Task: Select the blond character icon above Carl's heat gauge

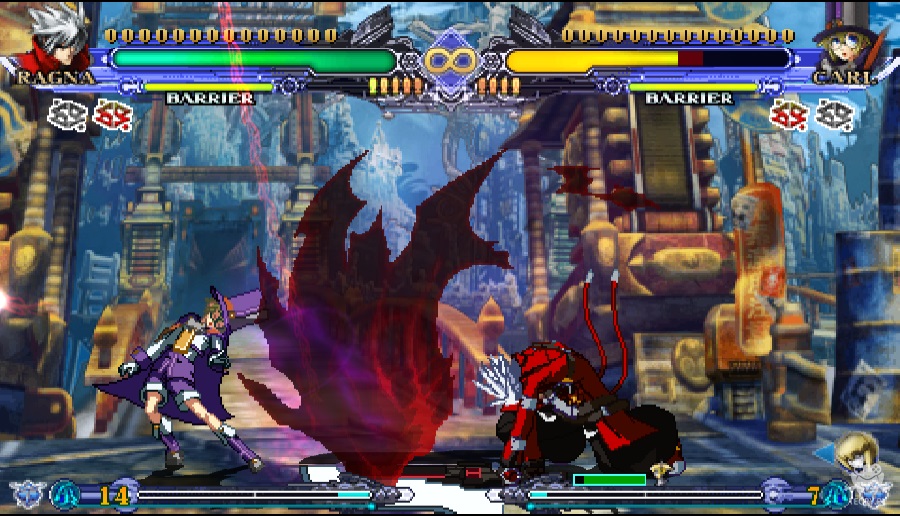Action: tap(857, 454)
